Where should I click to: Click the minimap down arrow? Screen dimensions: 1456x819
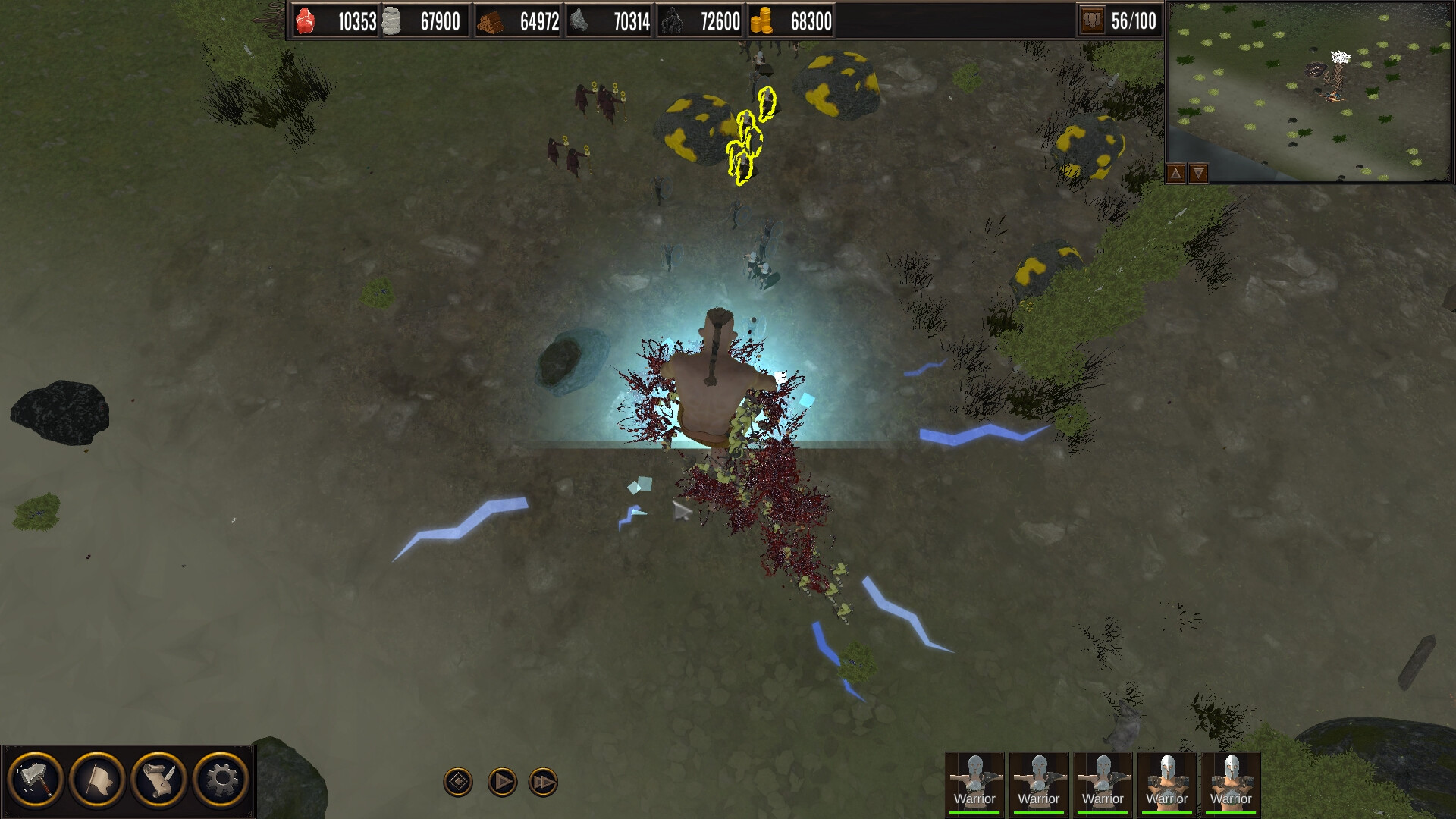(x=1197, y=173)
